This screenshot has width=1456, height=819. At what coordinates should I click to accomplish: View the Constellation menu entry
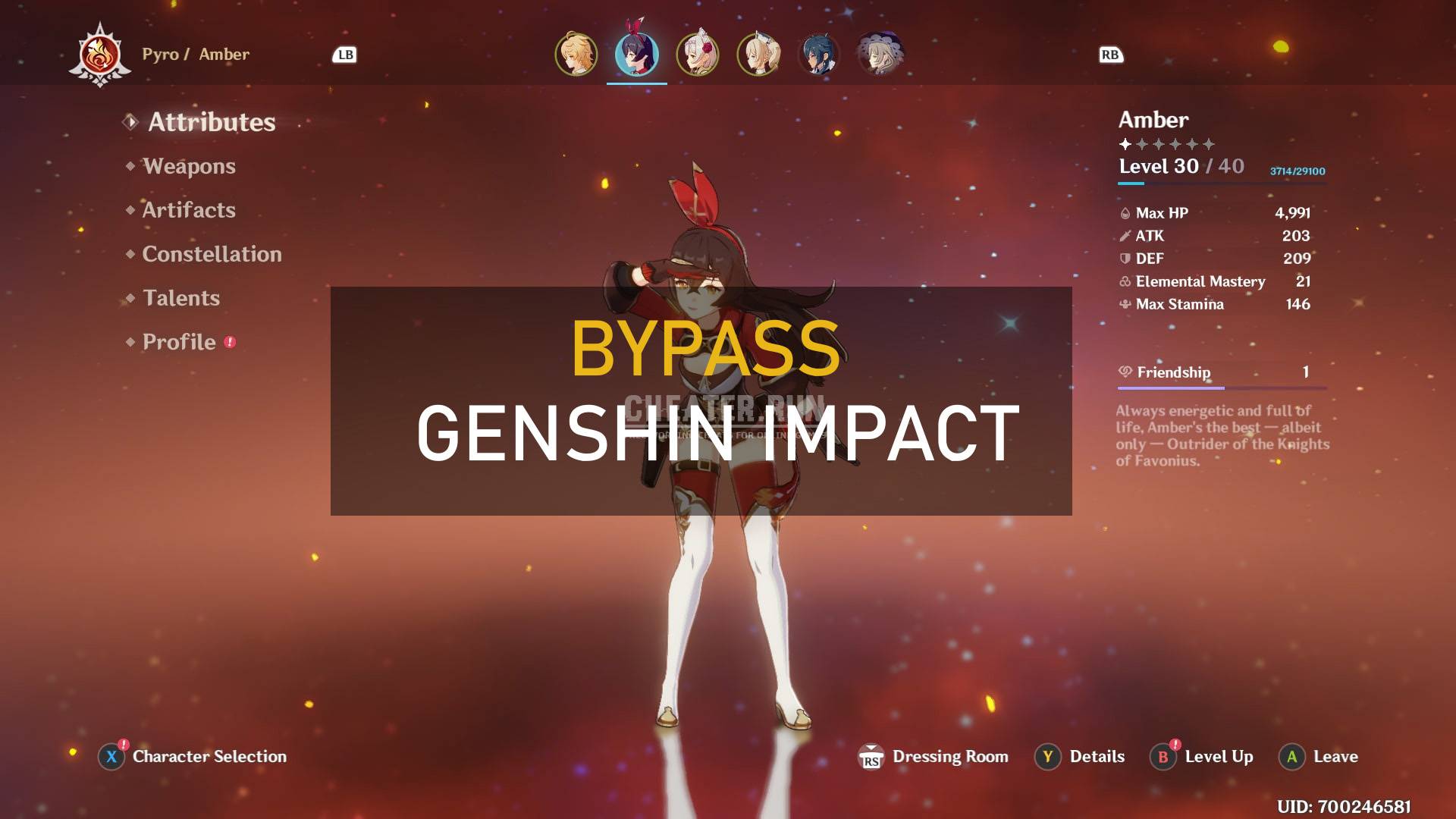pyautogui.click(x=212, y=254)
